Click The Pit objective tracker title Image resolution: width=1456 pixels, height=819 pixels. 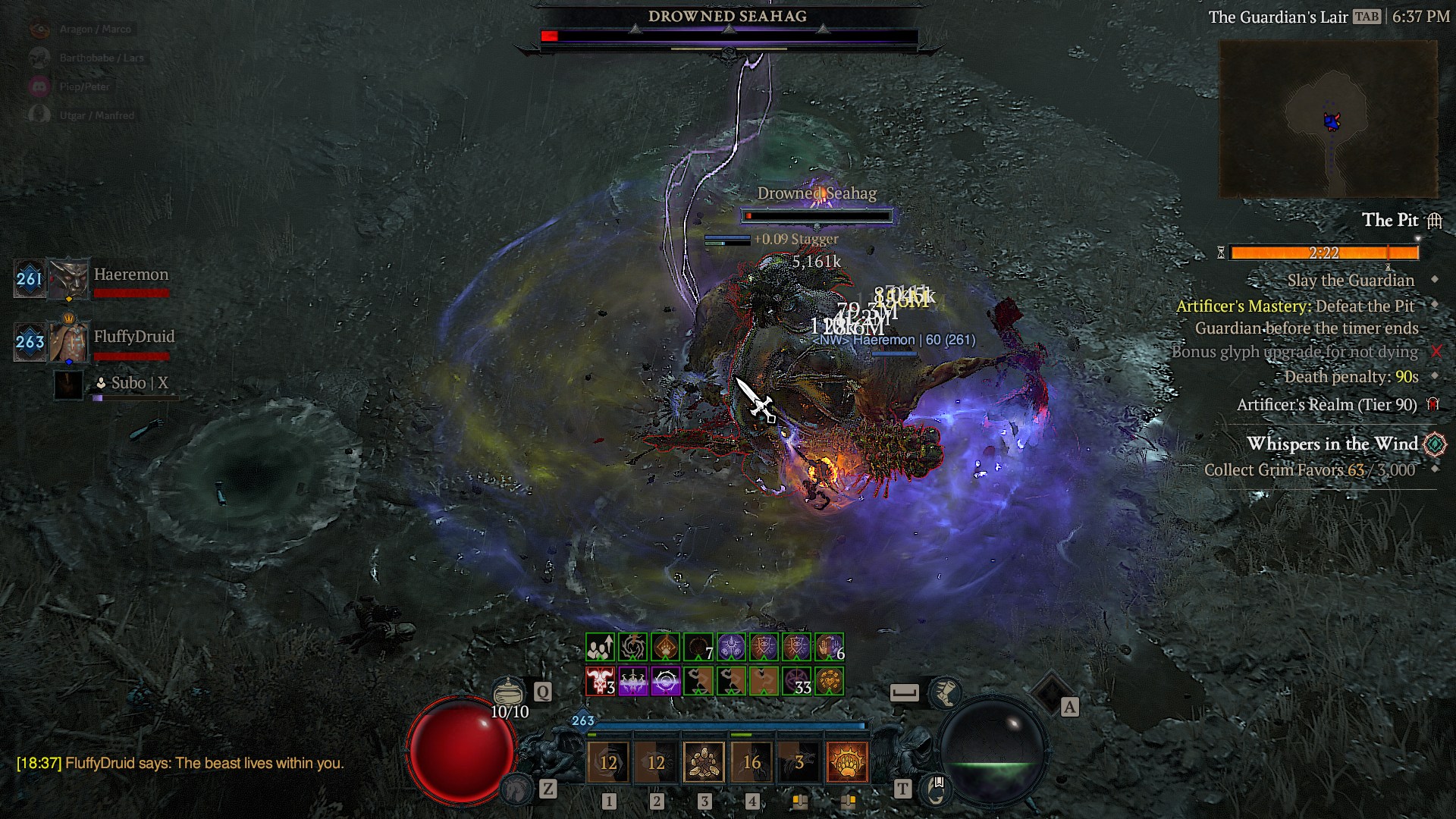click(x=1389, y=220)
